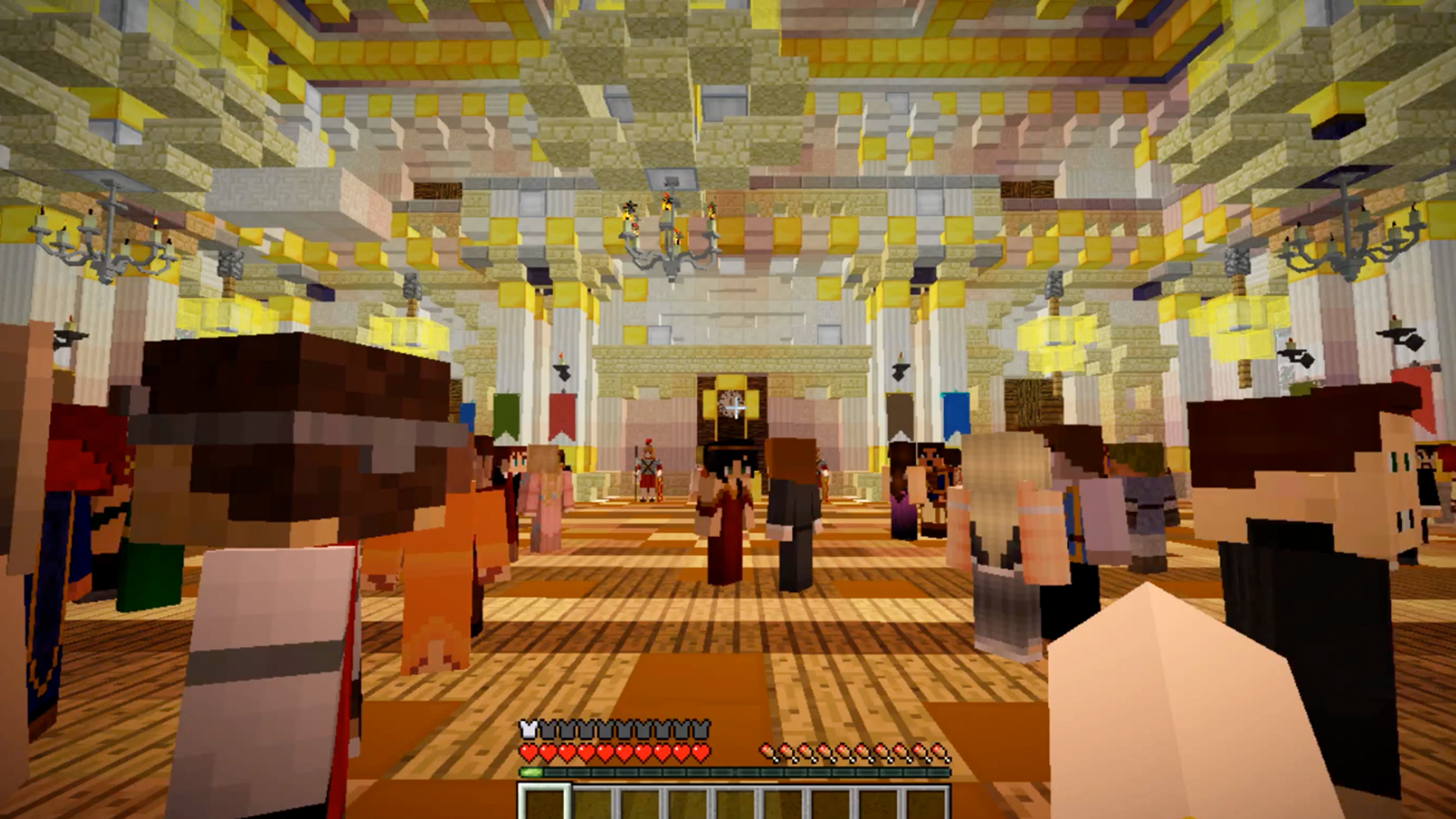Click the green portion of the XP bar
This screenshot has height=819, width=1456.
point(531,771)
